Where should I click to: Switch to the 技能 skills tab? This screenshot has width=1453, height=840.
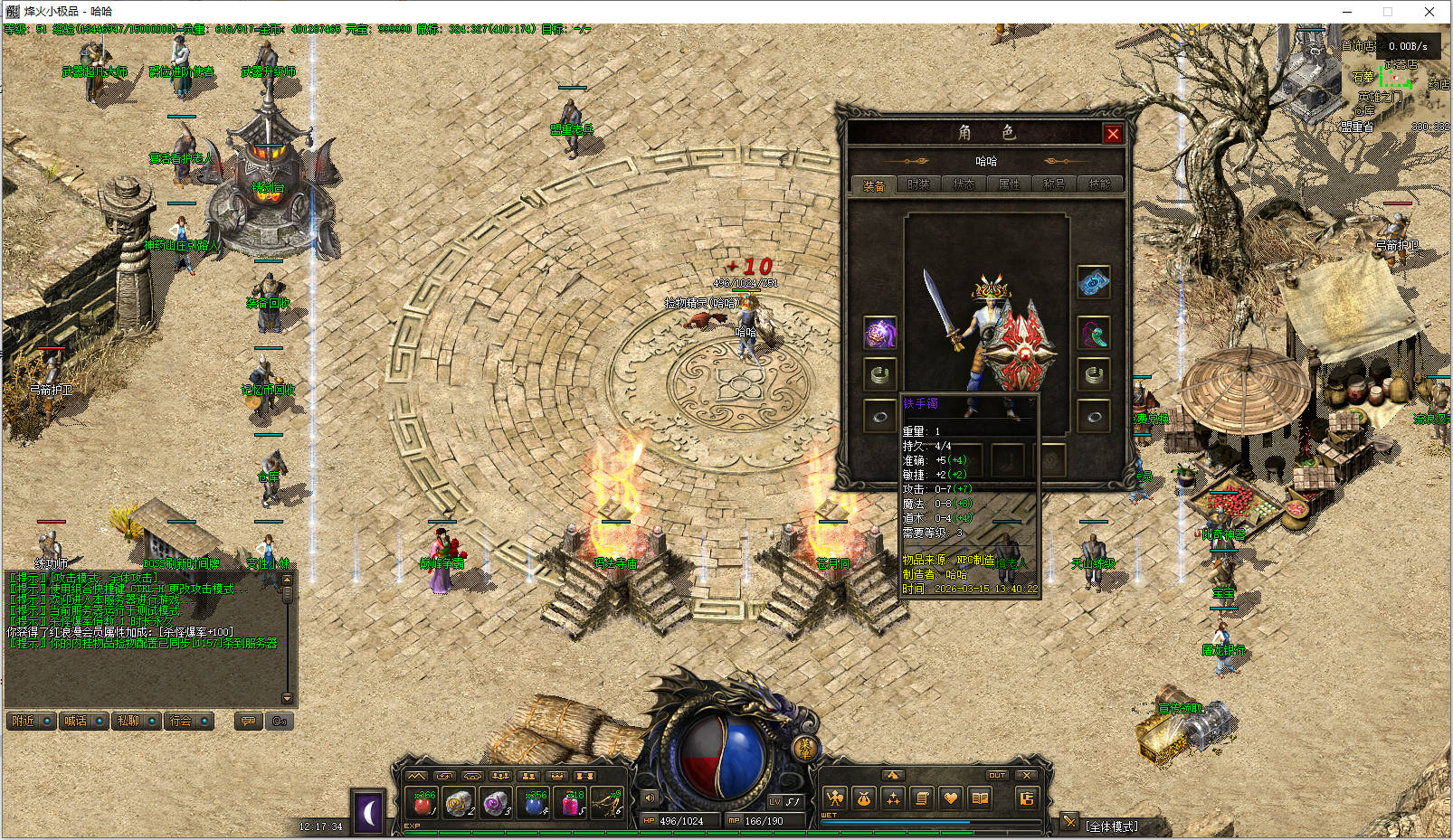[x=1099, y=184]
